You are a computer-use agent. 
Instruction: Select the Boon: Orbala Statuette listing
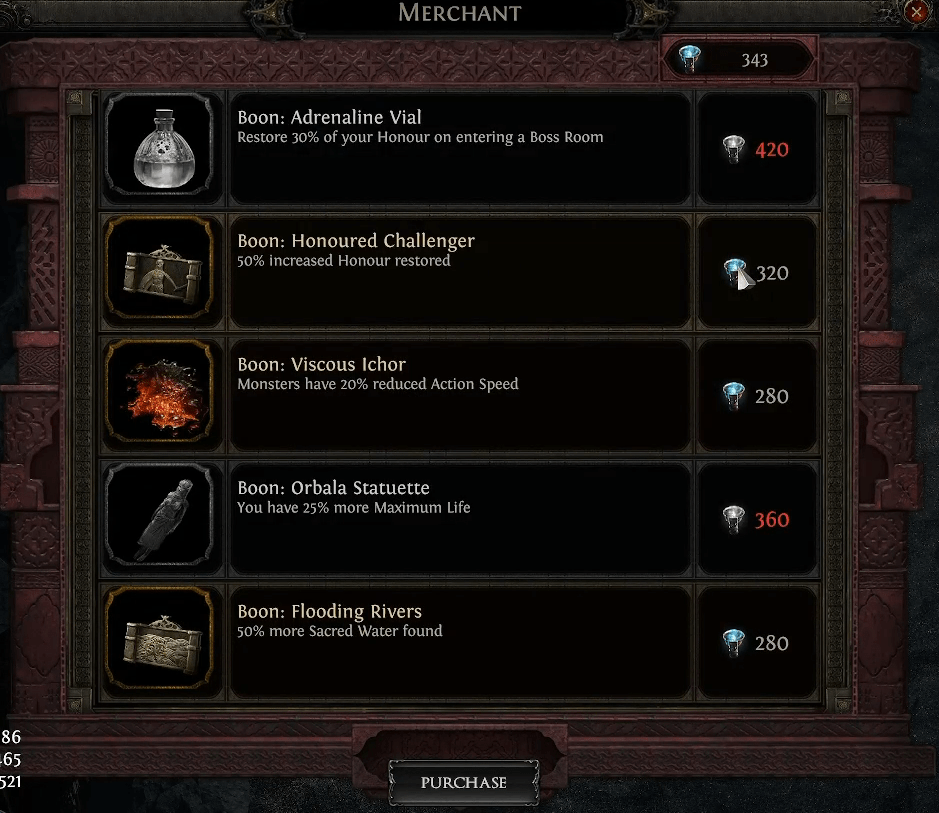[460, 519]
